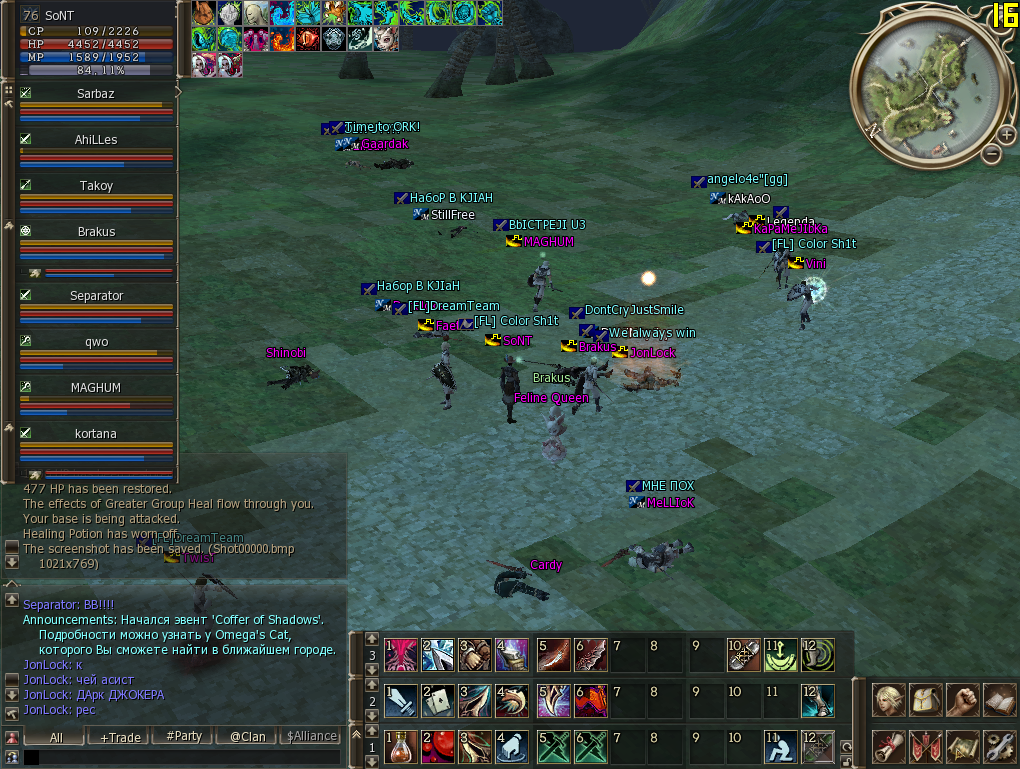
Task: Use the sitting figure action slot
Action: click(x=780, y=746)
